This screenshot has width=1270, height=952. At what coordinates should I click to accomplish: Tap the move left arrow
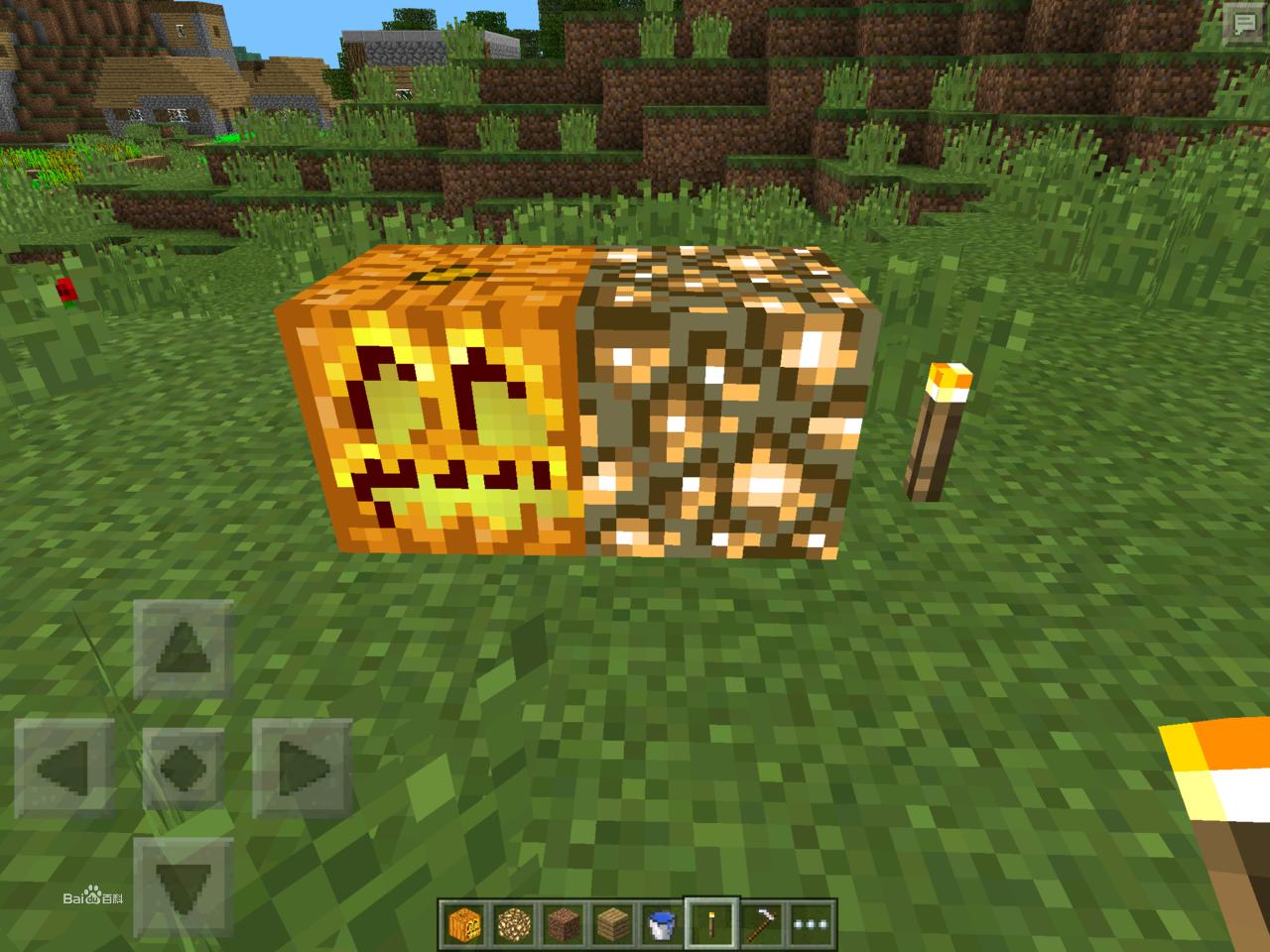[x=64, y=767]
